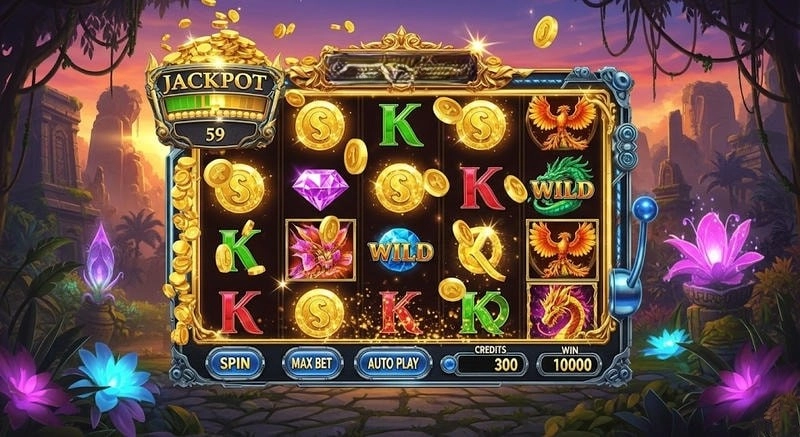Viewport: 800px width, 437px height.
Task: Click the SPIN button
Action: pos(236,362)
